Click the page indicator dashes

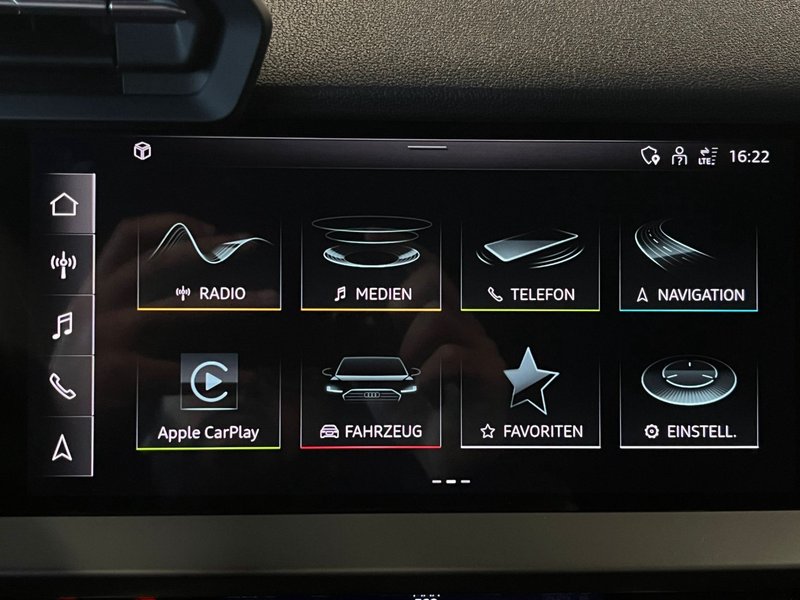click(x=451, y=481)
